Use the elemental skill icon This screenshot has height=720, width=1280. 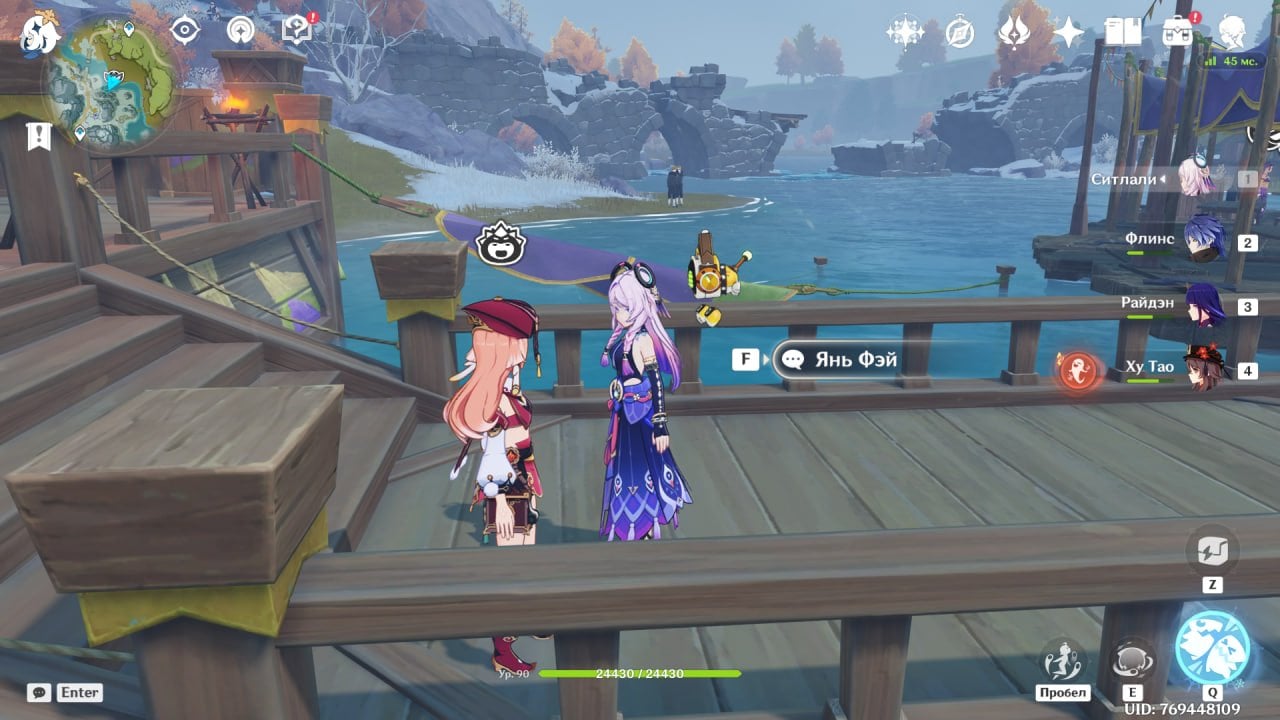(1133, 660)
